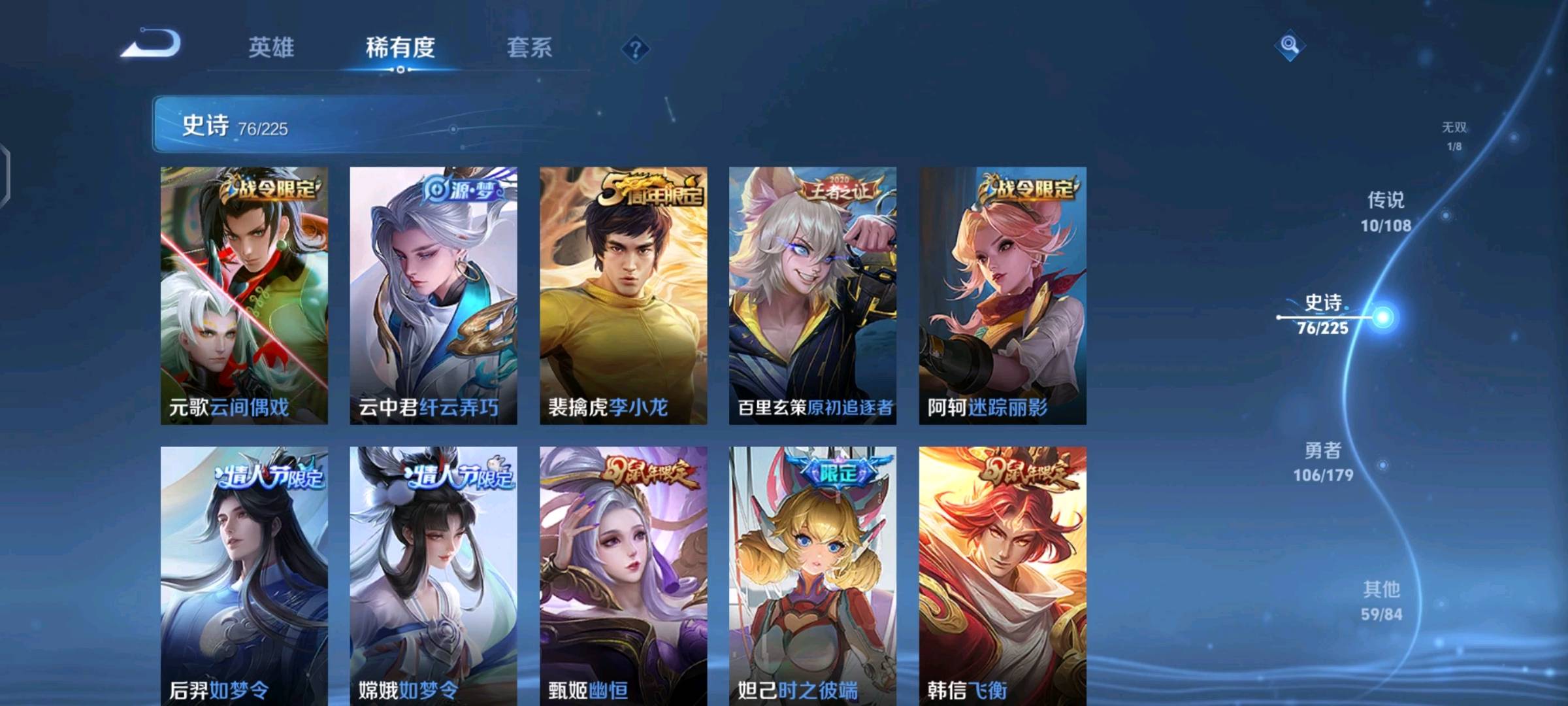Jump to the 传说 rarity section

pos(1386,211)
